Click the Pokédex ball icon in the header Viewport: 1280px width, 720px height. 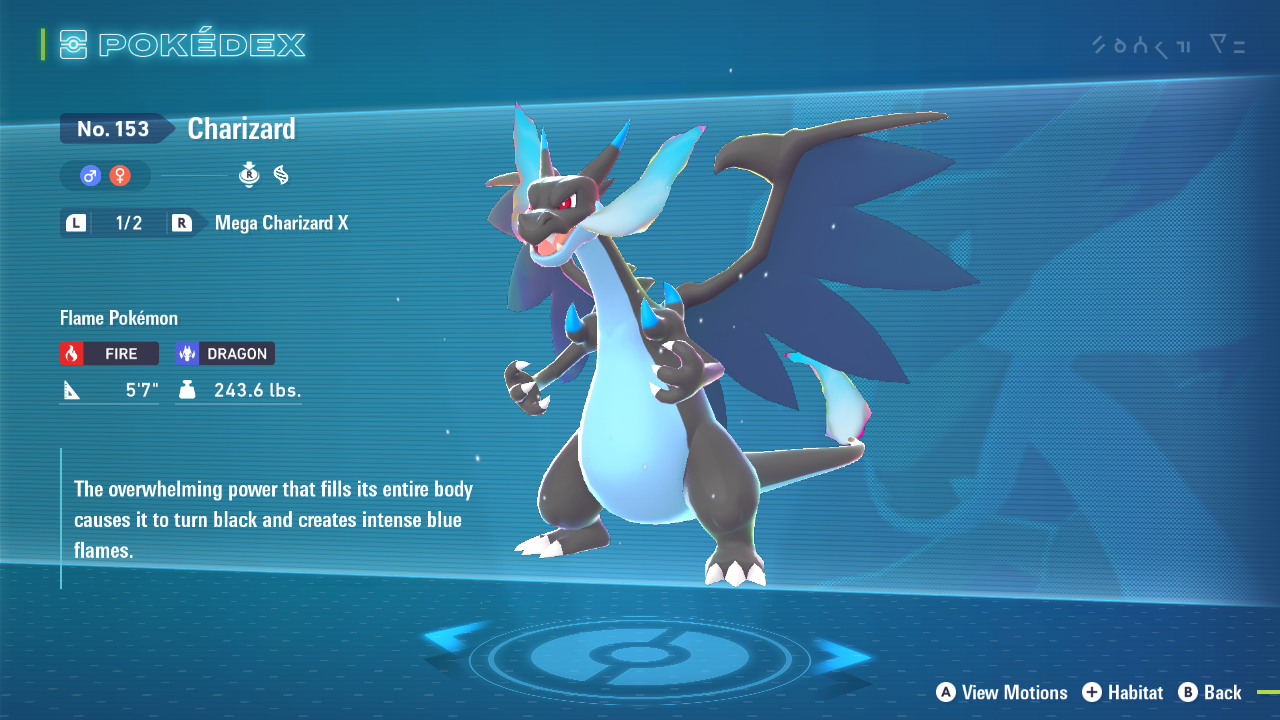74,44
